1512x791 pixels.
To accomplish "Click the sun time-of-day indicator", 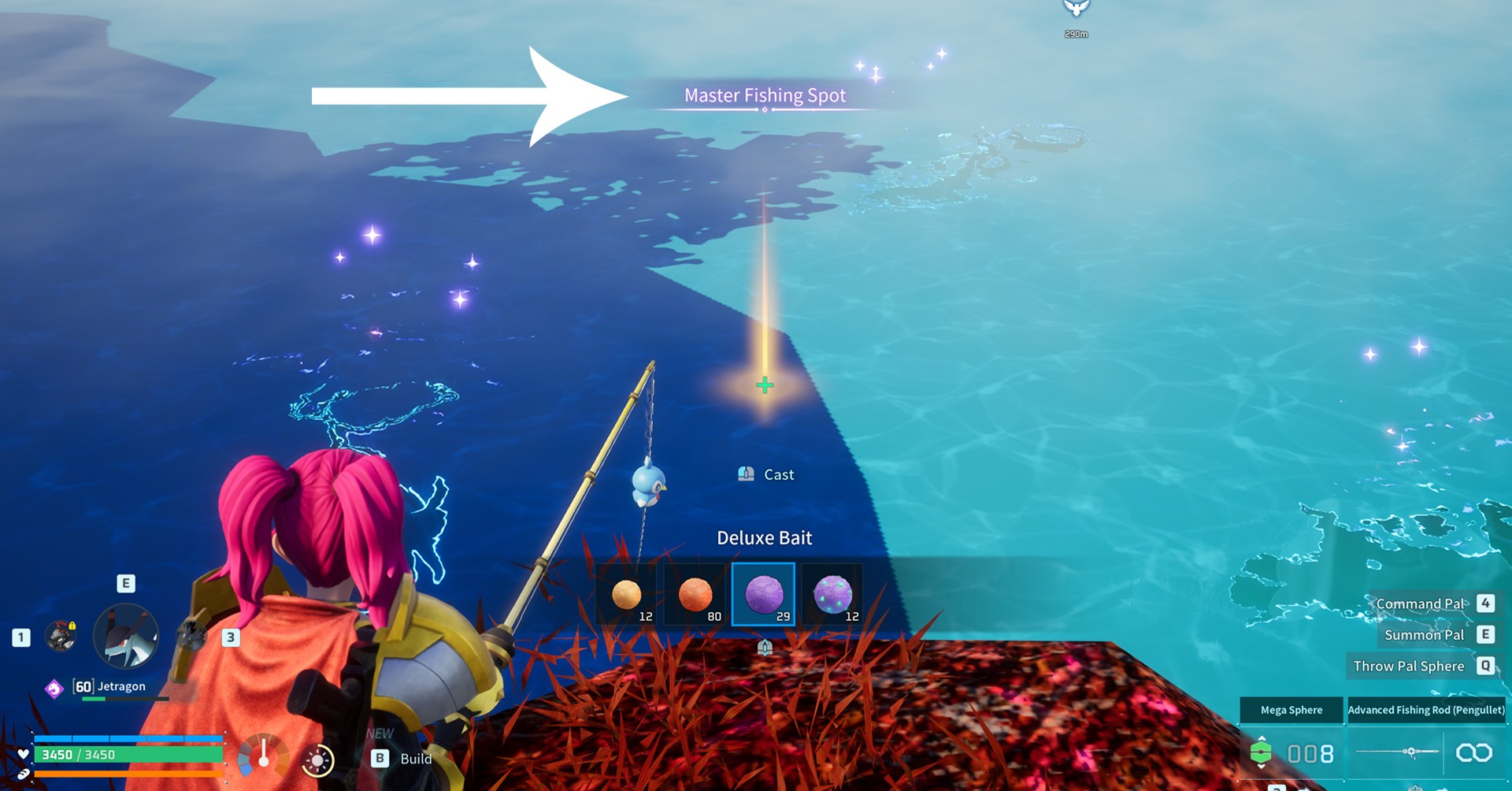I will tap(318, 761).
